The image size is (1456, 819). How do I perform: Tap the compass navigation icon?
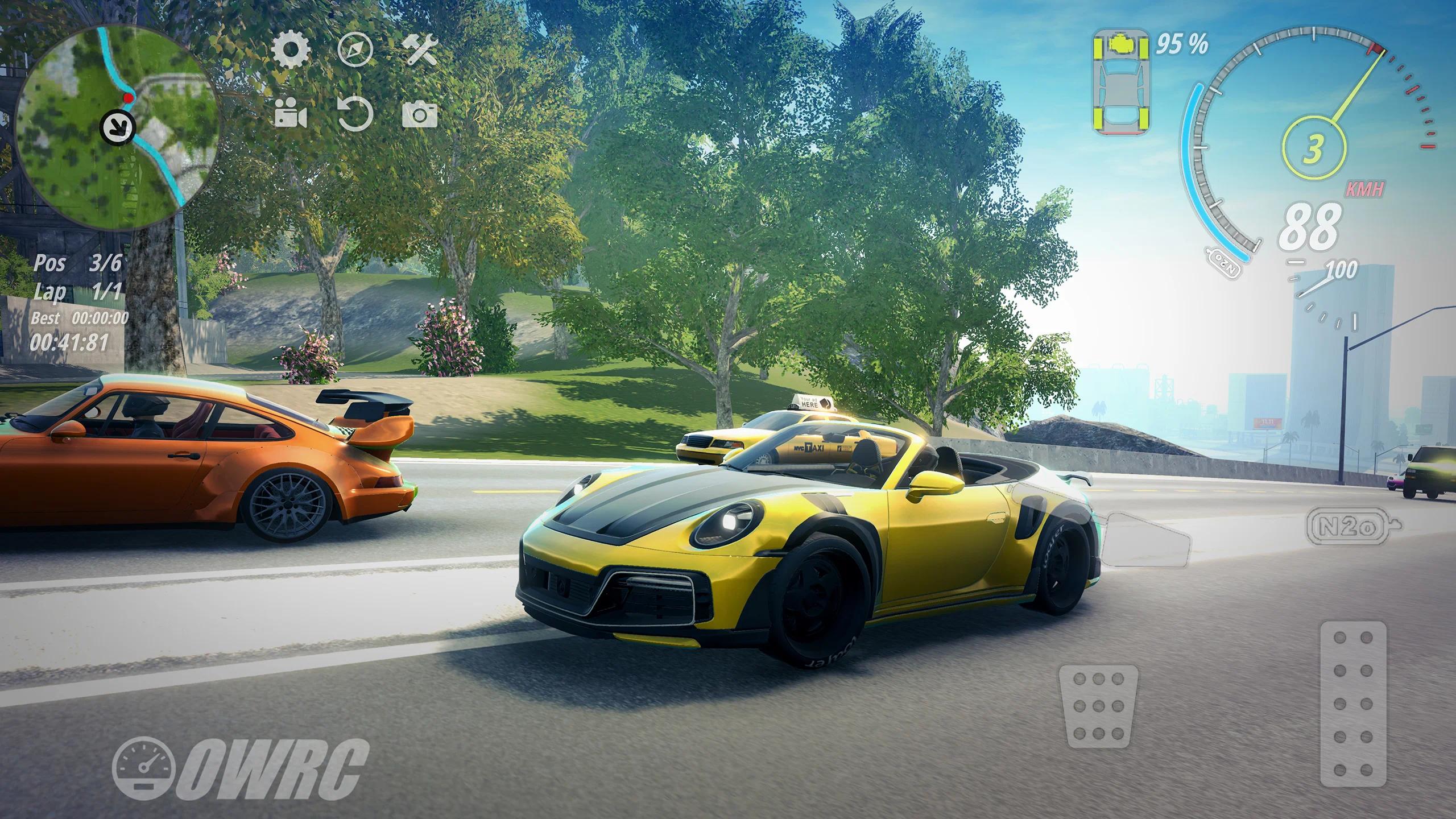click(355, 51)
